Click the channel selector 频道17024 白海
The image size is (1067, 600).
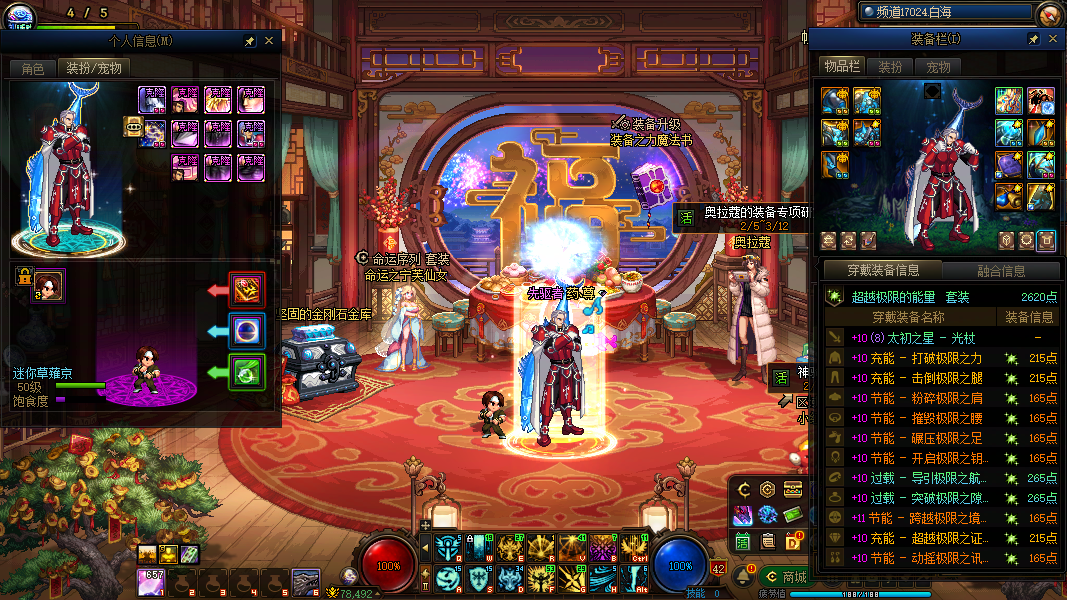point(945,13)
